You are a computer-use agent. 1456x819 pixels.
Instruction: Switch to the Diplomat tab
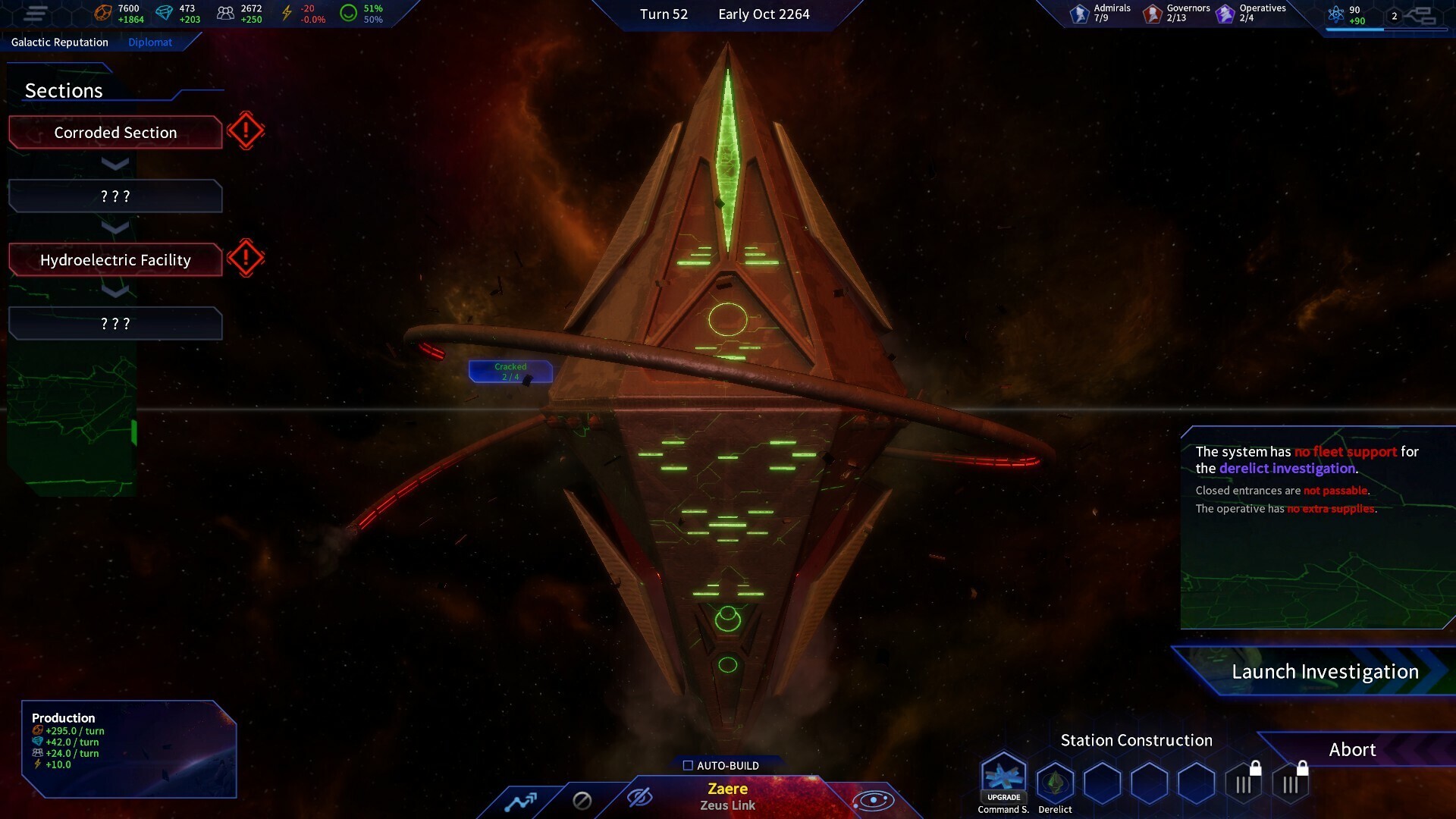149,42
